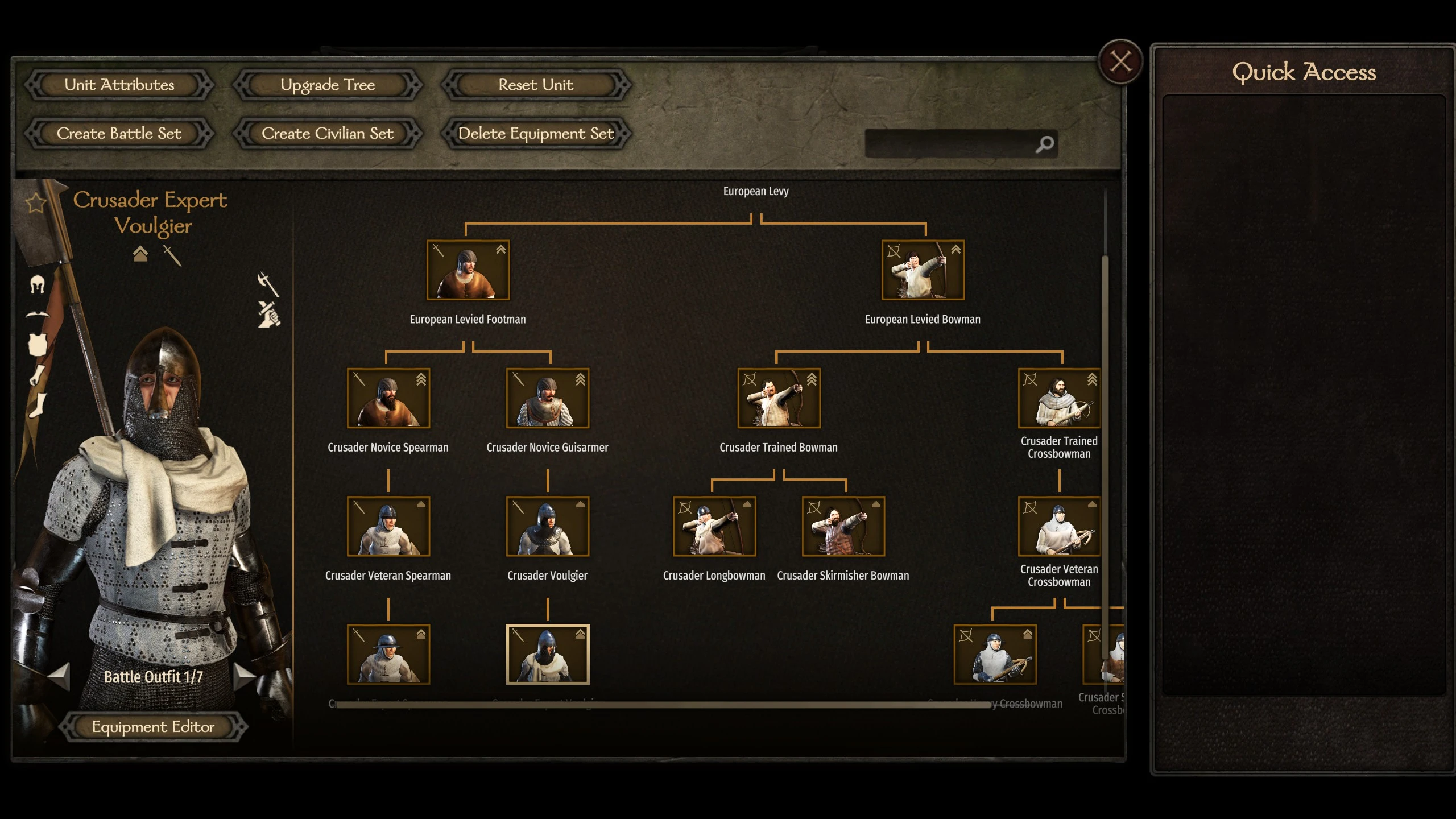Pick the Crusader Longbowman unit
The height and width of the screenshot is (819, 1456).
[714, 526]
